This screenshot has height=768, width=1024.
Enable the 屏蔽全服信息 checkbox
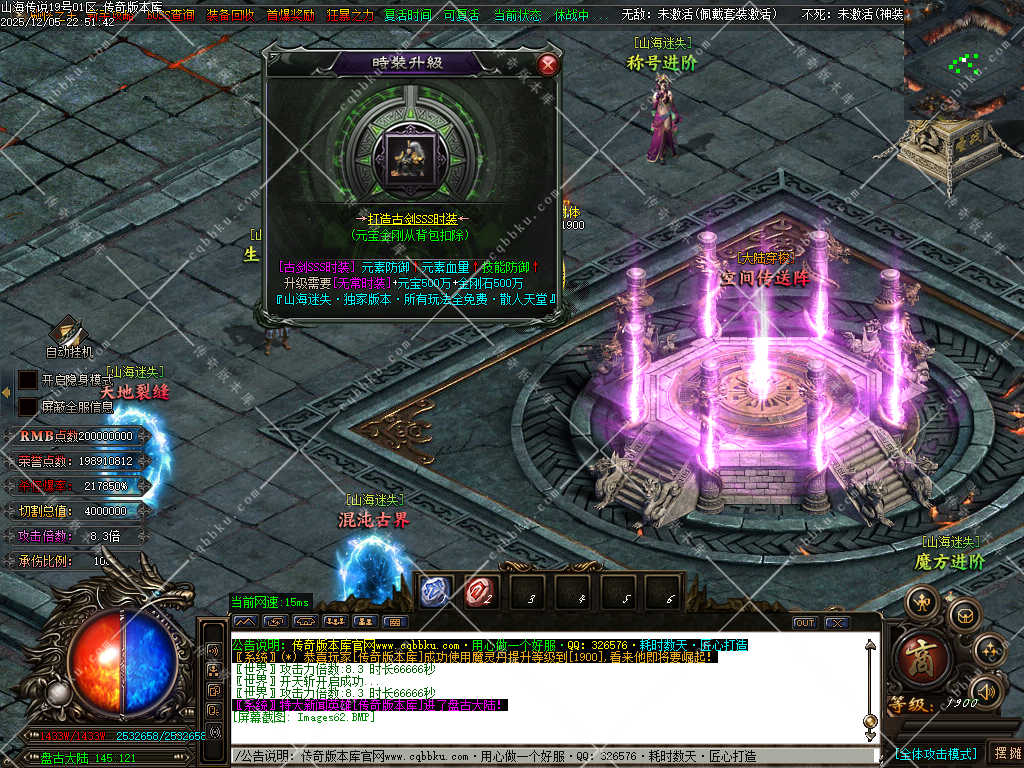coord(28,407)
